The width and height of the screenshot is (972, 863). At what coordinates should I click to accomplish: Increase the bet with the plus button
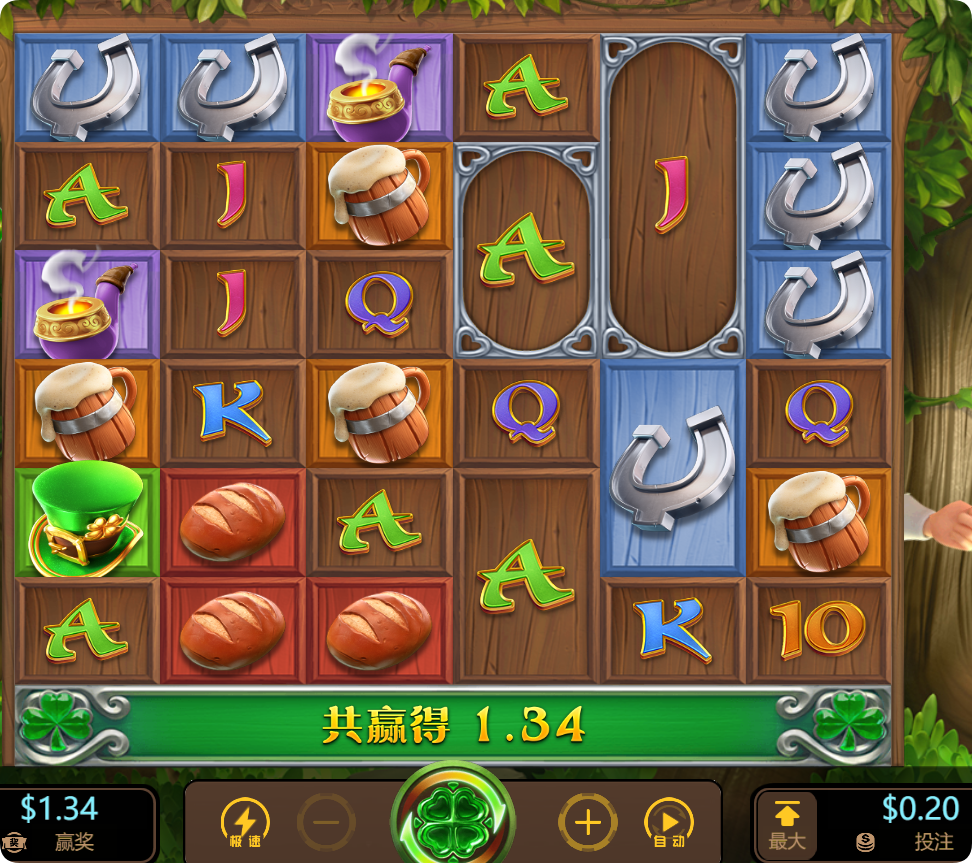click(x=587, y=823)
